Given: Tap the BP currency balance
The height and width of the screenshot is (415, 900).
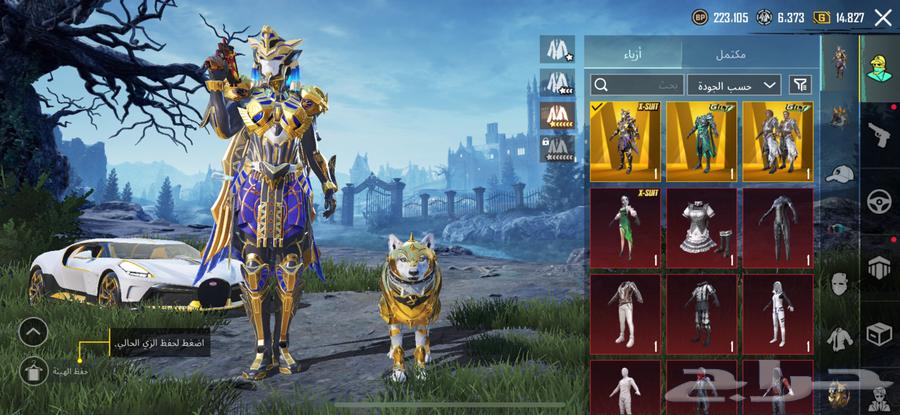Looking at the screenshot, I should click(x=720, y=17).
